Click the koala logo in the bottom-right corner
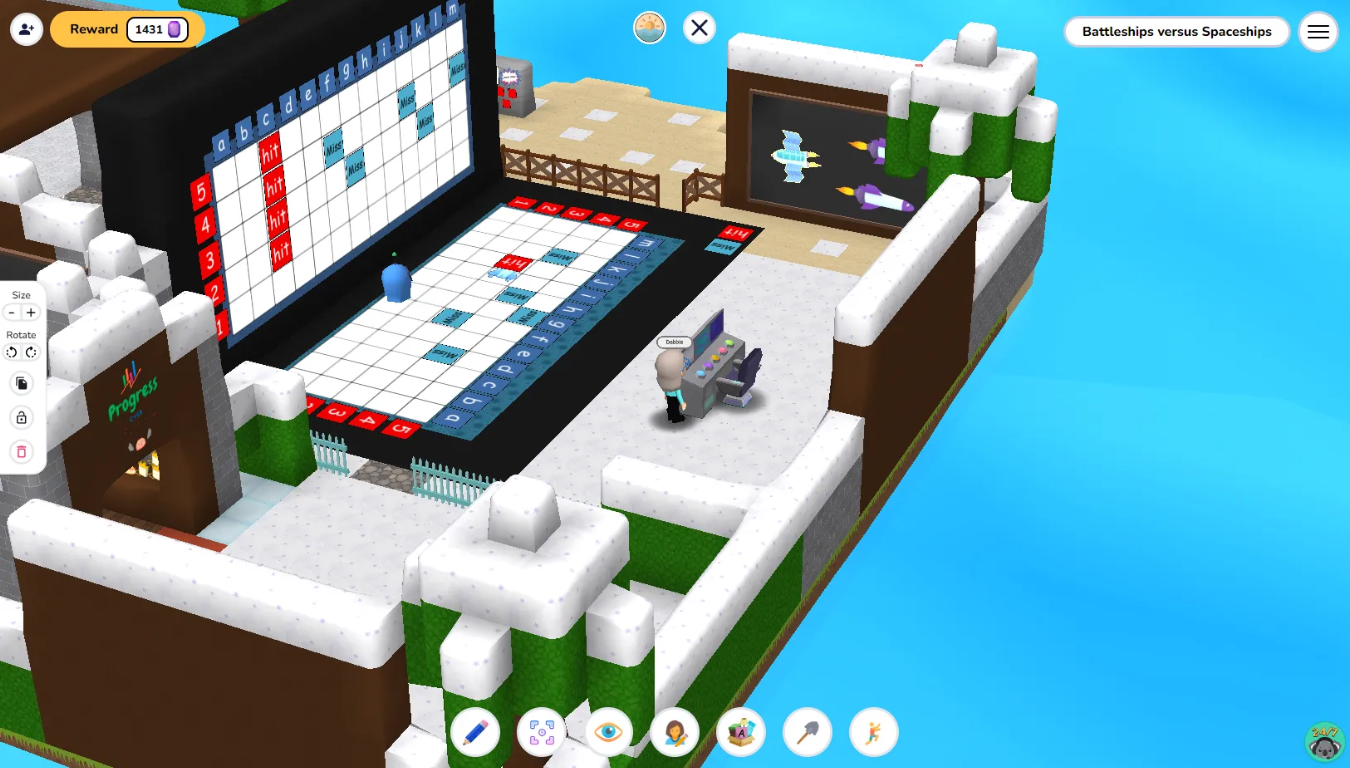 click(x=1322, y=740)
